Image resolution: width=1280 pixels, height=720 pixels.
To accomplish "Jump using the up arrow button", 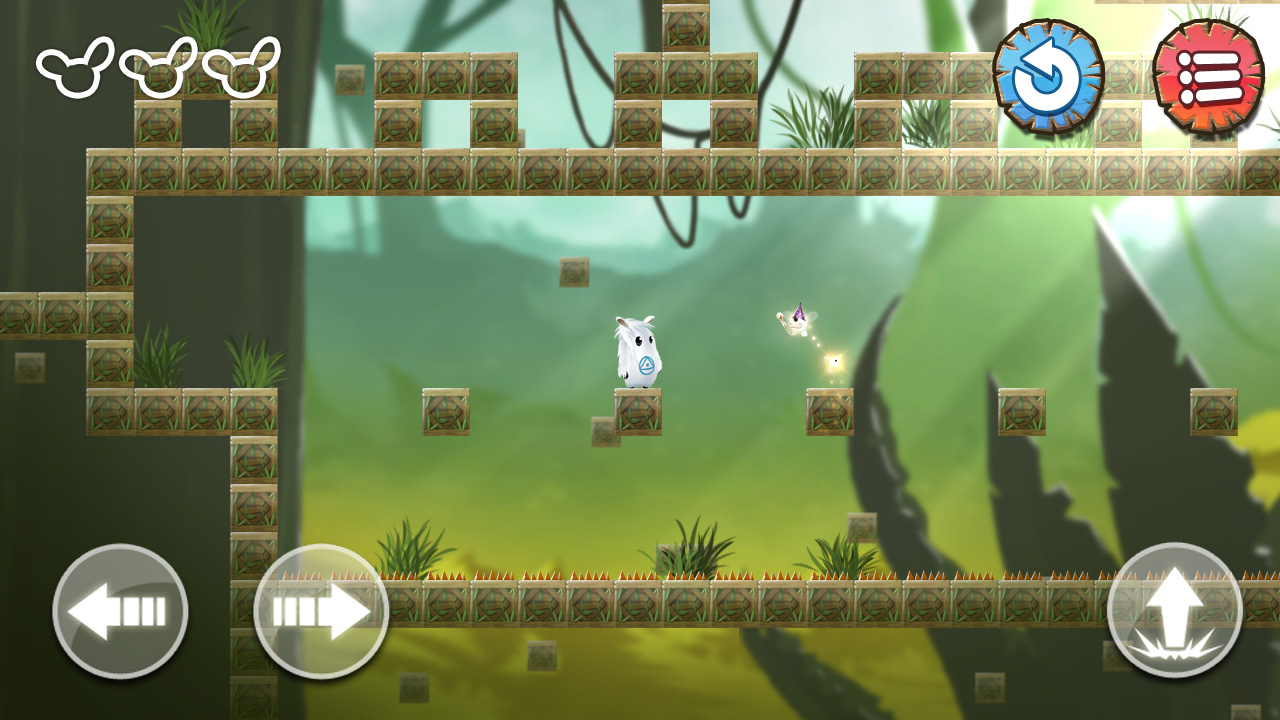I will click(x=1175, y=610).
